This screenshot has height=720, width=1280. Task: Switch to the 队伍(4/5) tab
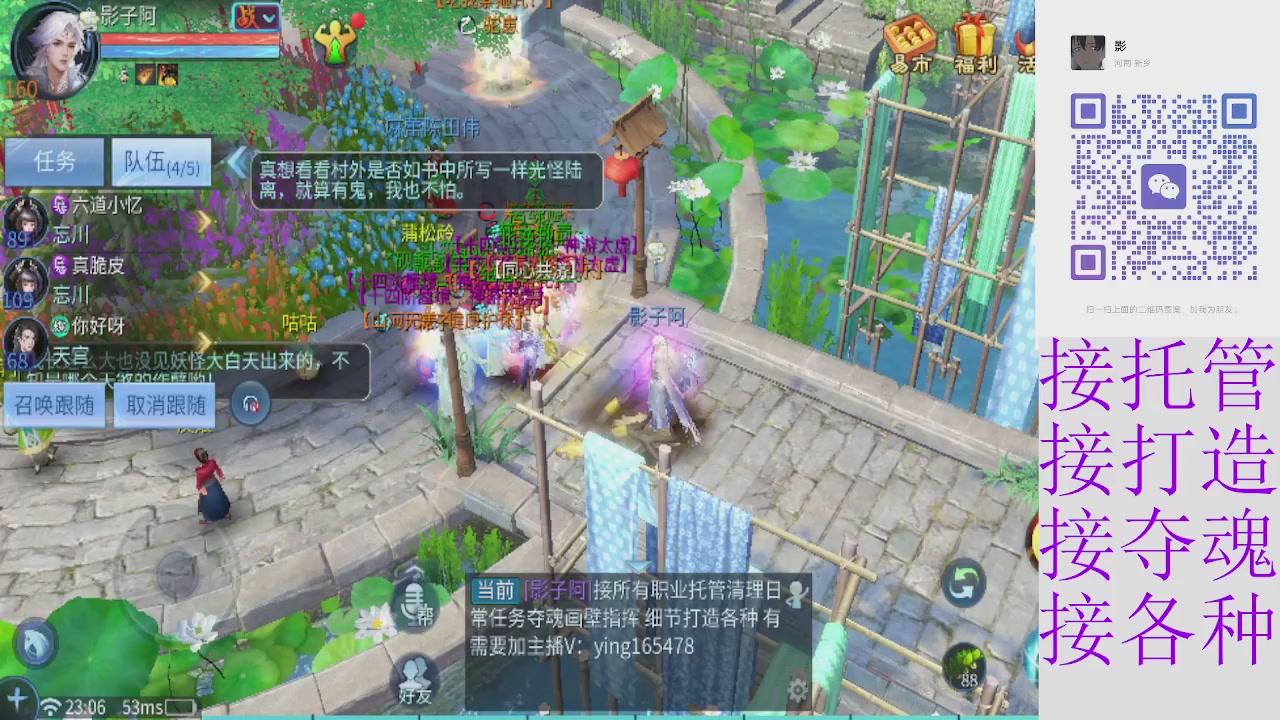point(161,163)
